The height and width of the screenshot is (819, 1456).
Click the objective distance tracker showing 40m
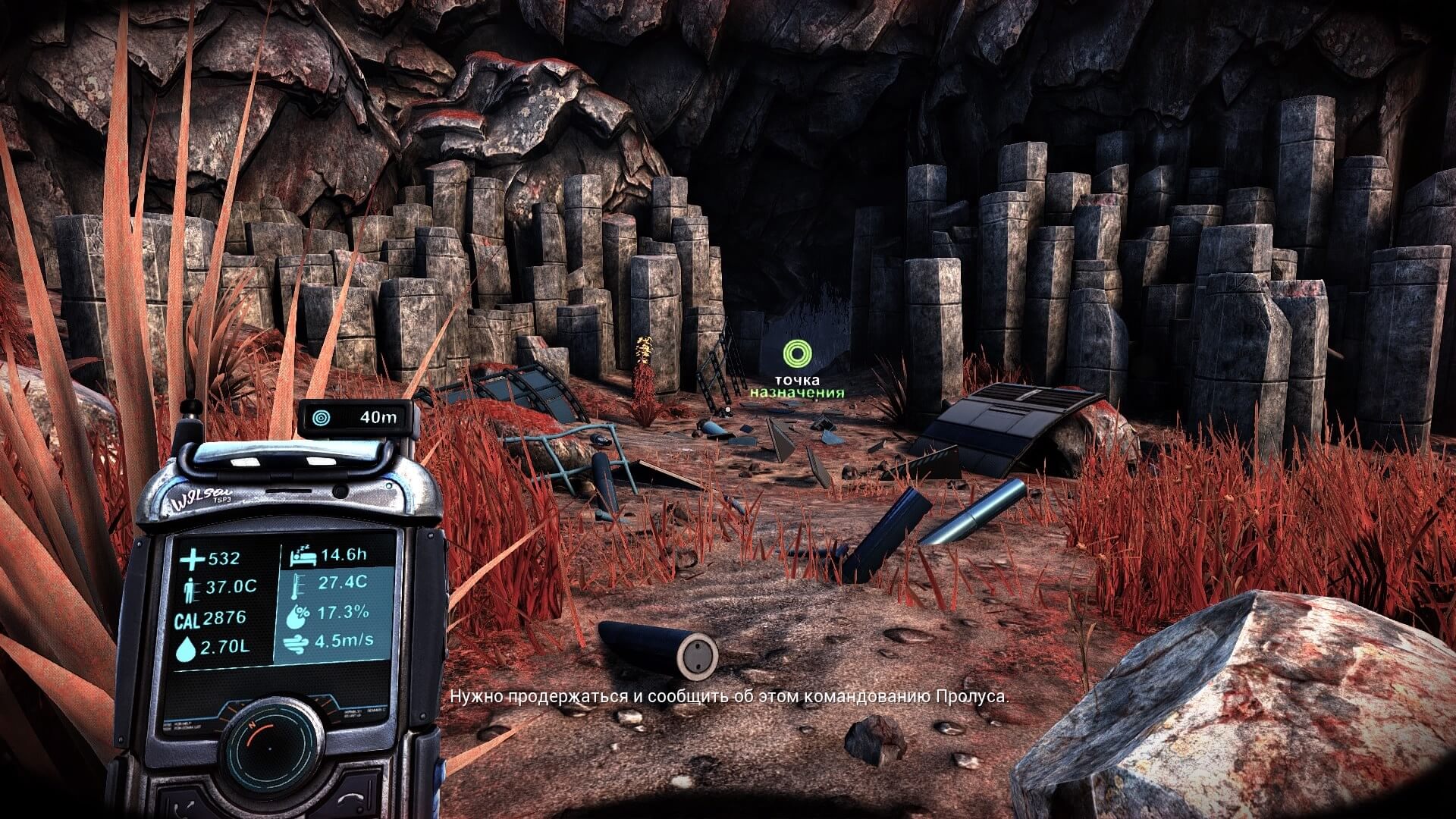click(x=359, y=416)
